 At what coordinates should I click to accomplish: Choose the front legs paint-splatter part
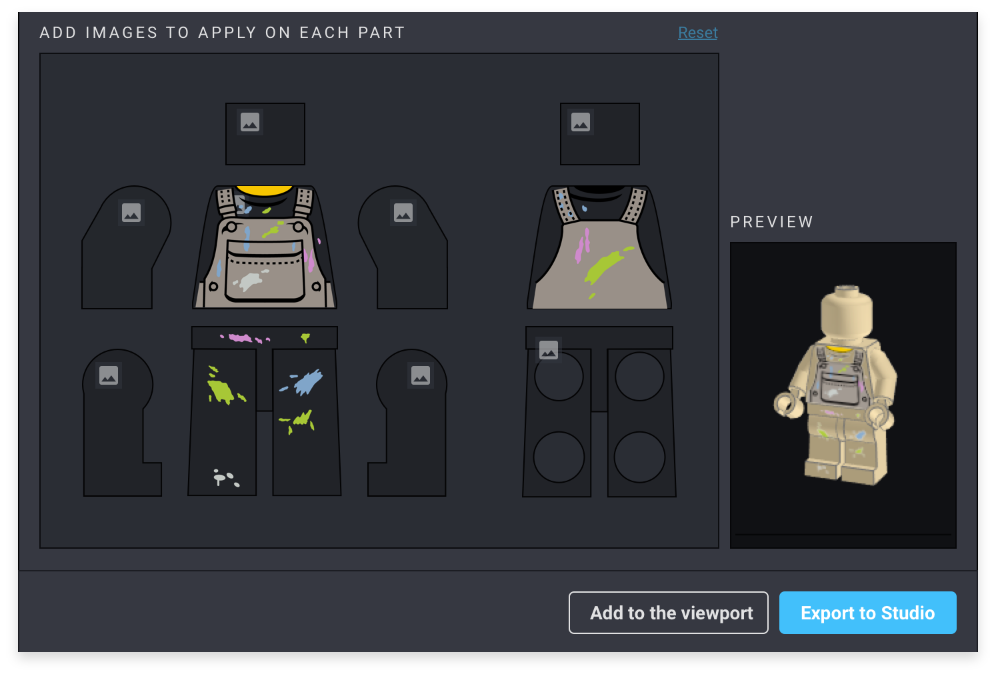[264, 411]
